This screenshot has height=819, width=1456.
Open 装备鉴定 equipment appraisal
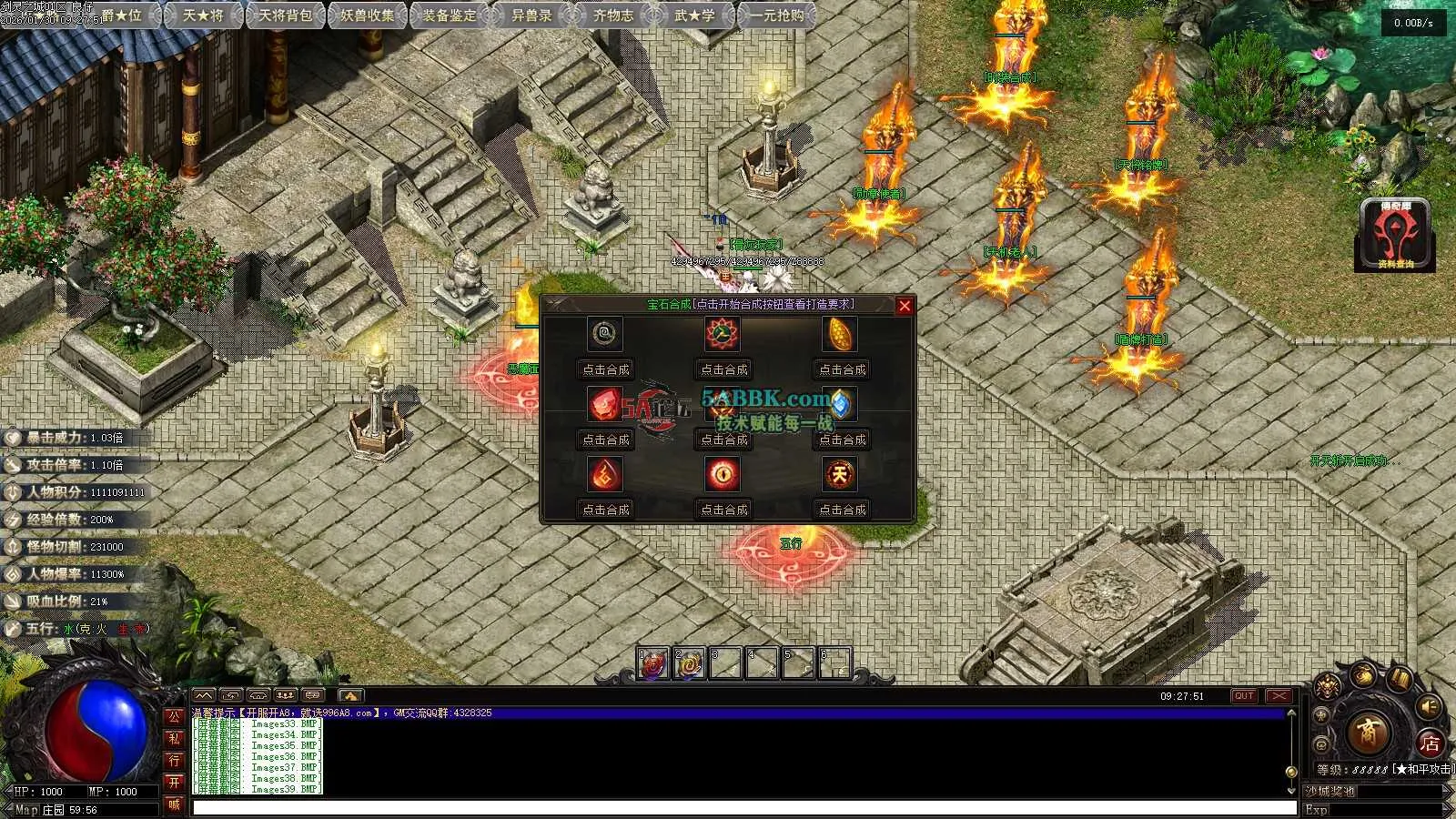[450, 15]
